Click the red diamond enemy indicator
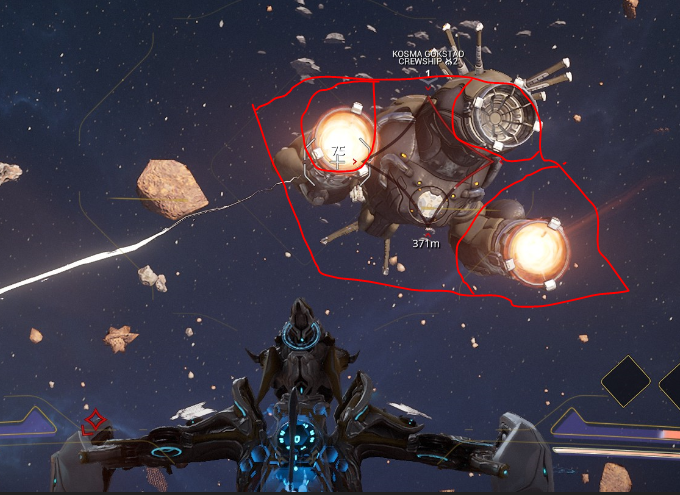 [x=94, y=422]
